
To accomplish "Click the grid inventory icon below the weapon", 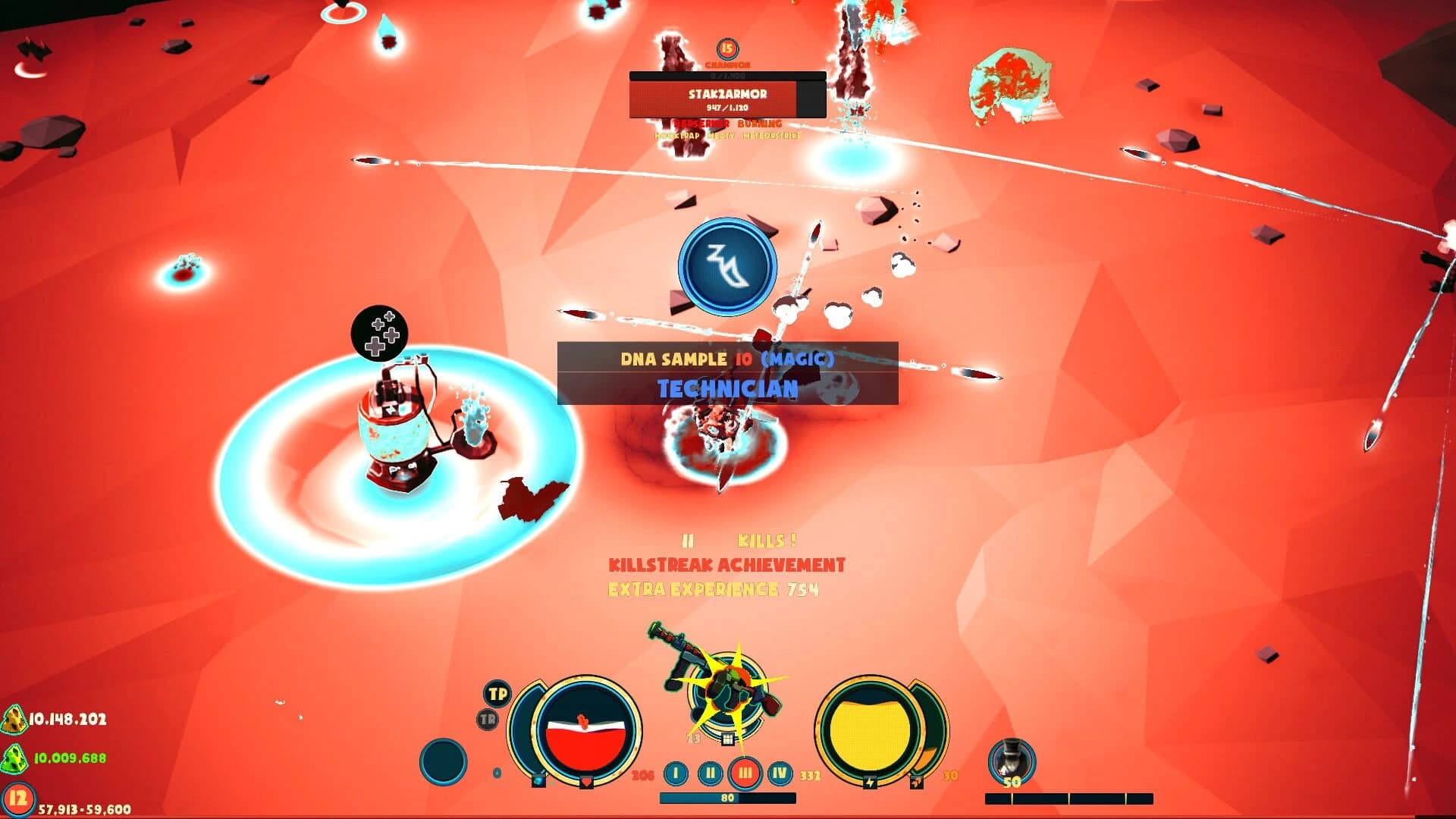I will [726, 739].
